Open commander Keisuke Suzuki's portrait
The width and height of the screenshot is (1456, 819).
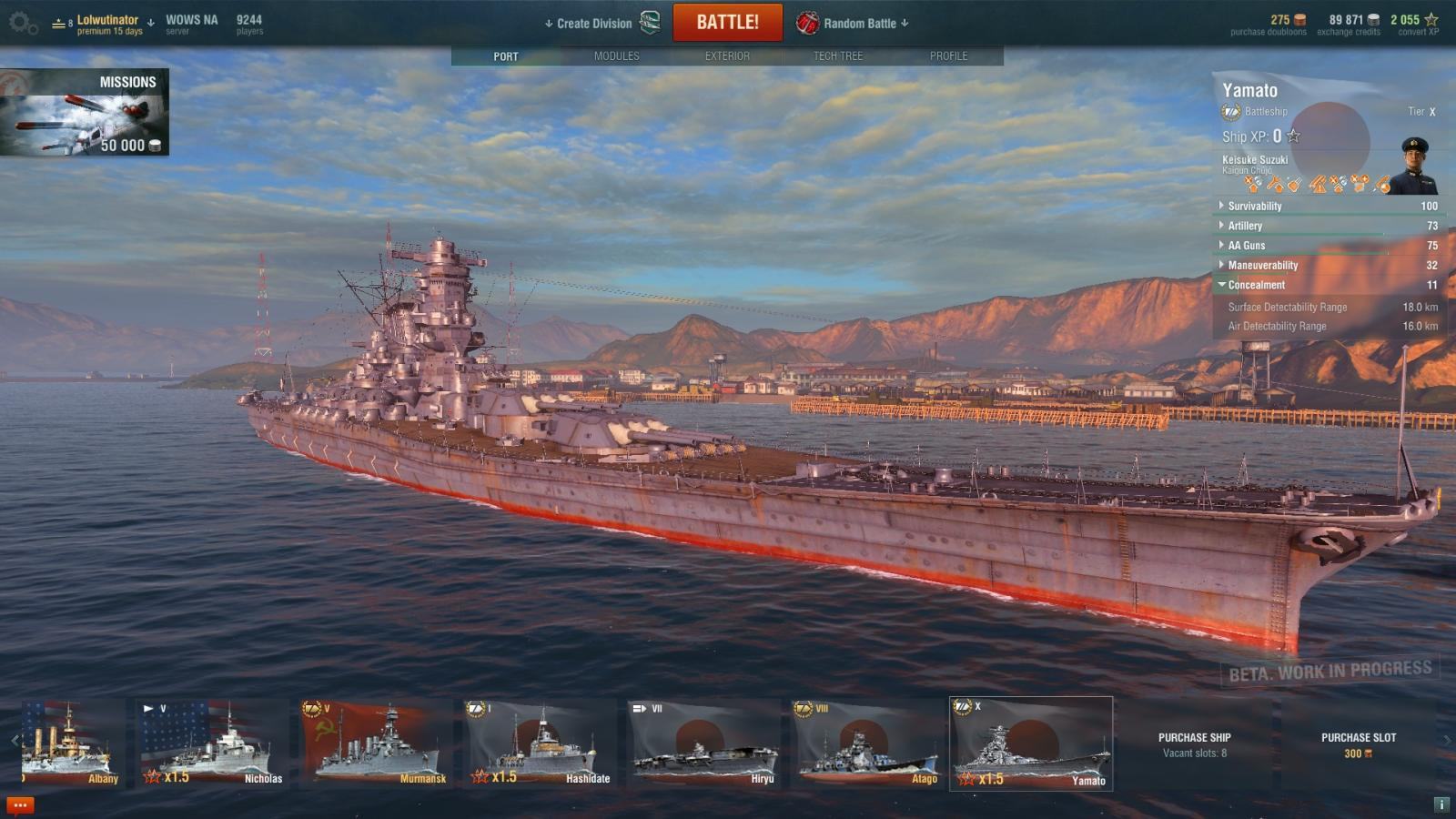pos(1414,166)
